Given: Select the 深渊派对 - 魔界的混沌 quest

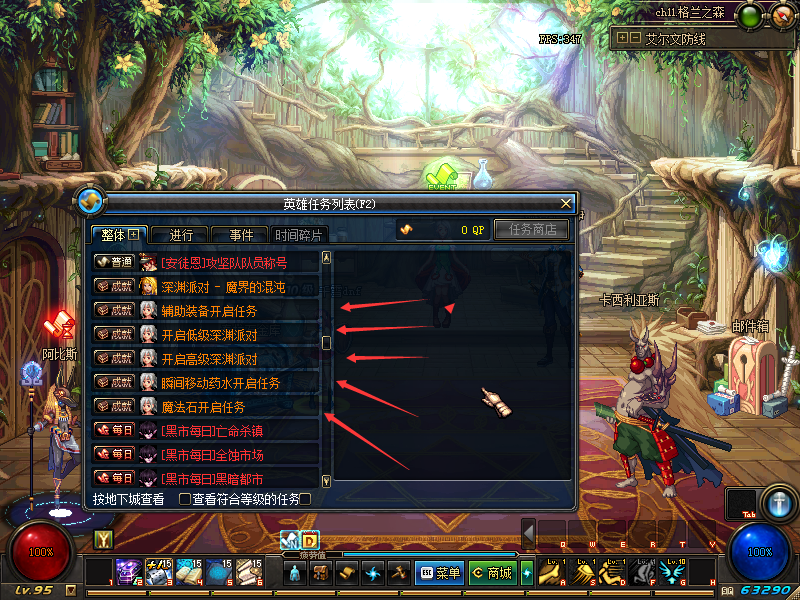Looking at the screenshot, I should coord(223,287).
